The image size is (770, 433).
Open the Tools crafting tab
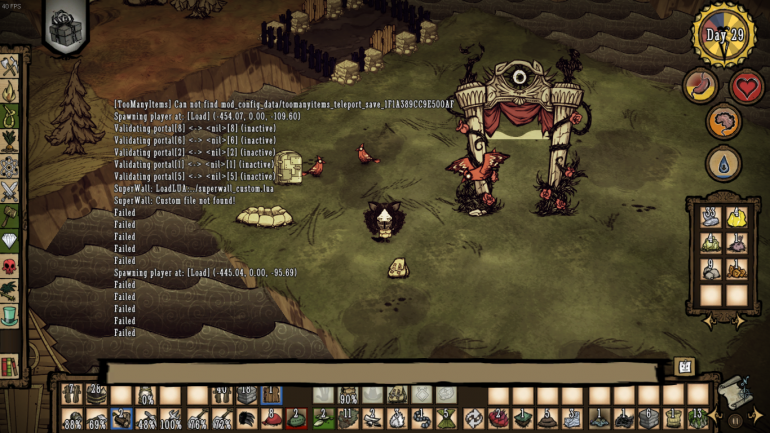click(x=10, y=67)
